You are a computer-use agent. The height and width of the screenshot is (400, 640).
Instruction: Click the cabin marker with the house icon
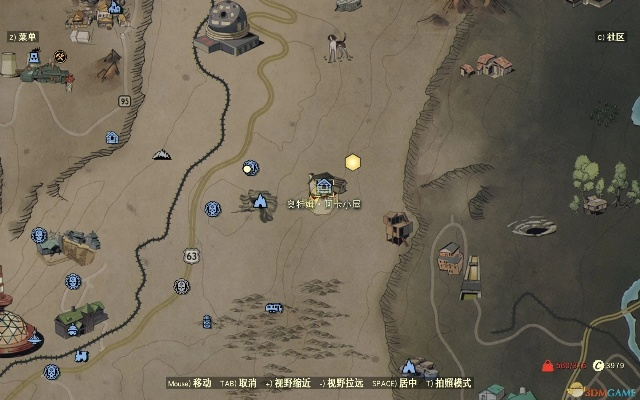coord(324,185)
